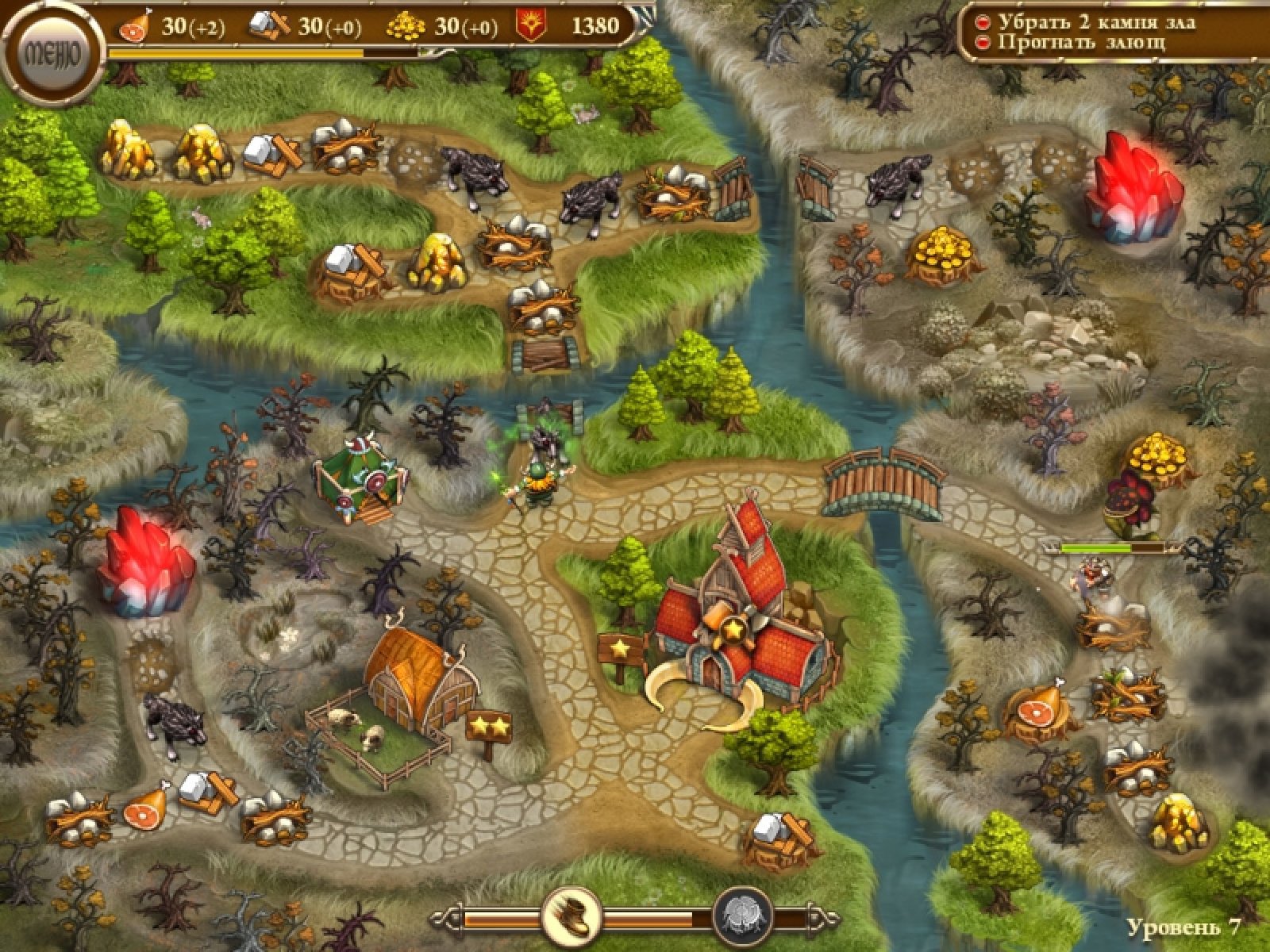Open the round Меню button
Viewport: 1270px width, 952px height.
[x=52, y=53]
